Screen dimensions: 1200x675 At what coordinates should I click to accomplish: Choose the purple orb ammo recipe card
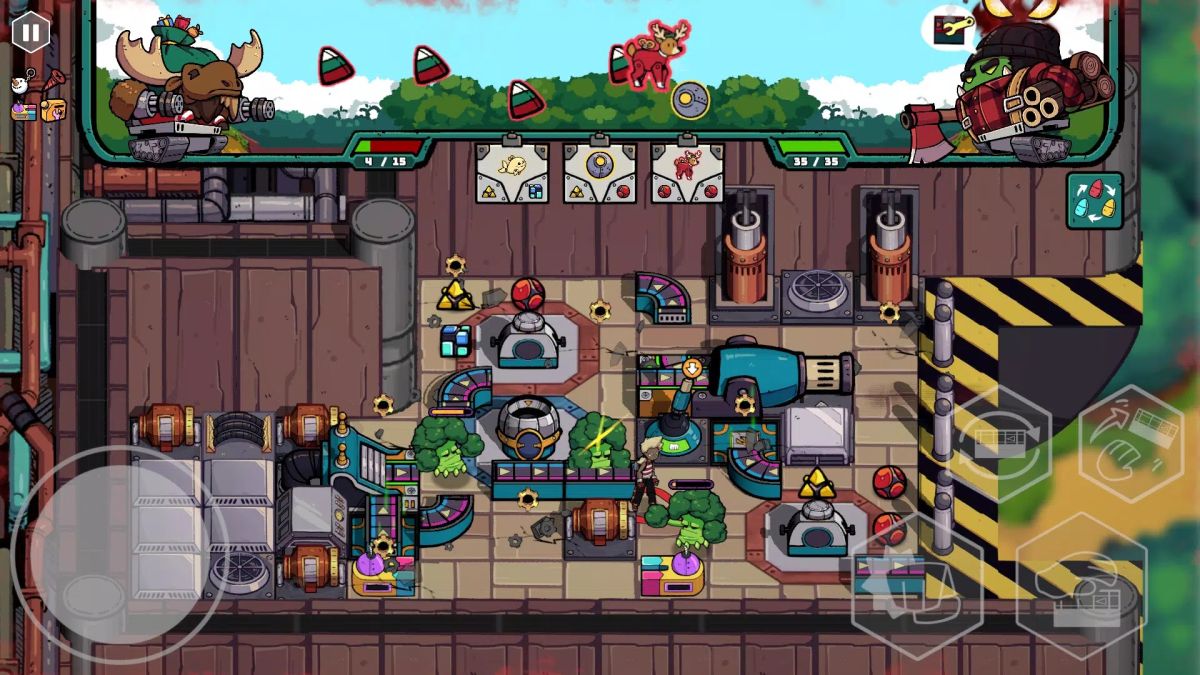click(599, 170)
